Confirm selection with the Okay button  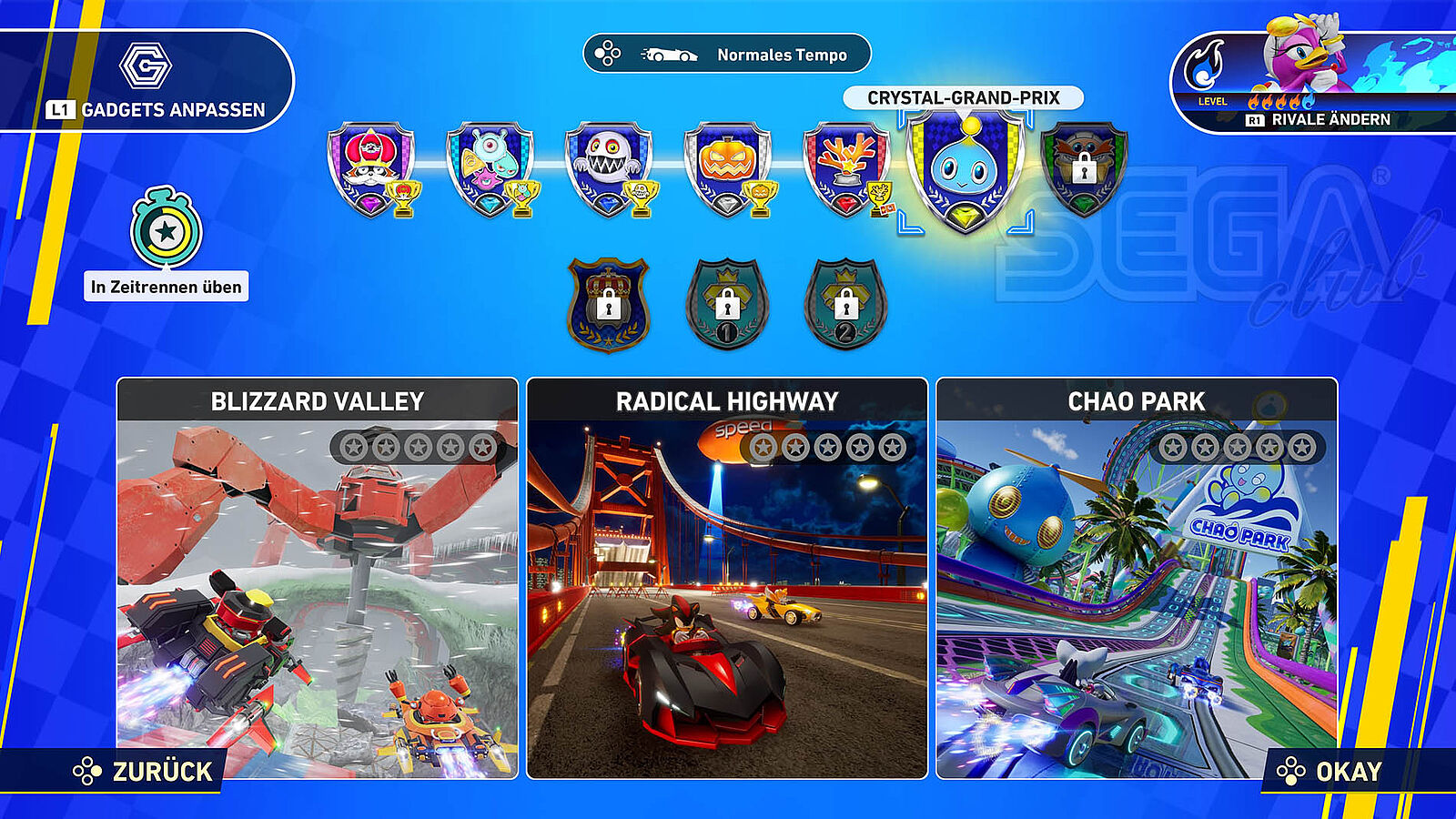tap(1331, 772)
